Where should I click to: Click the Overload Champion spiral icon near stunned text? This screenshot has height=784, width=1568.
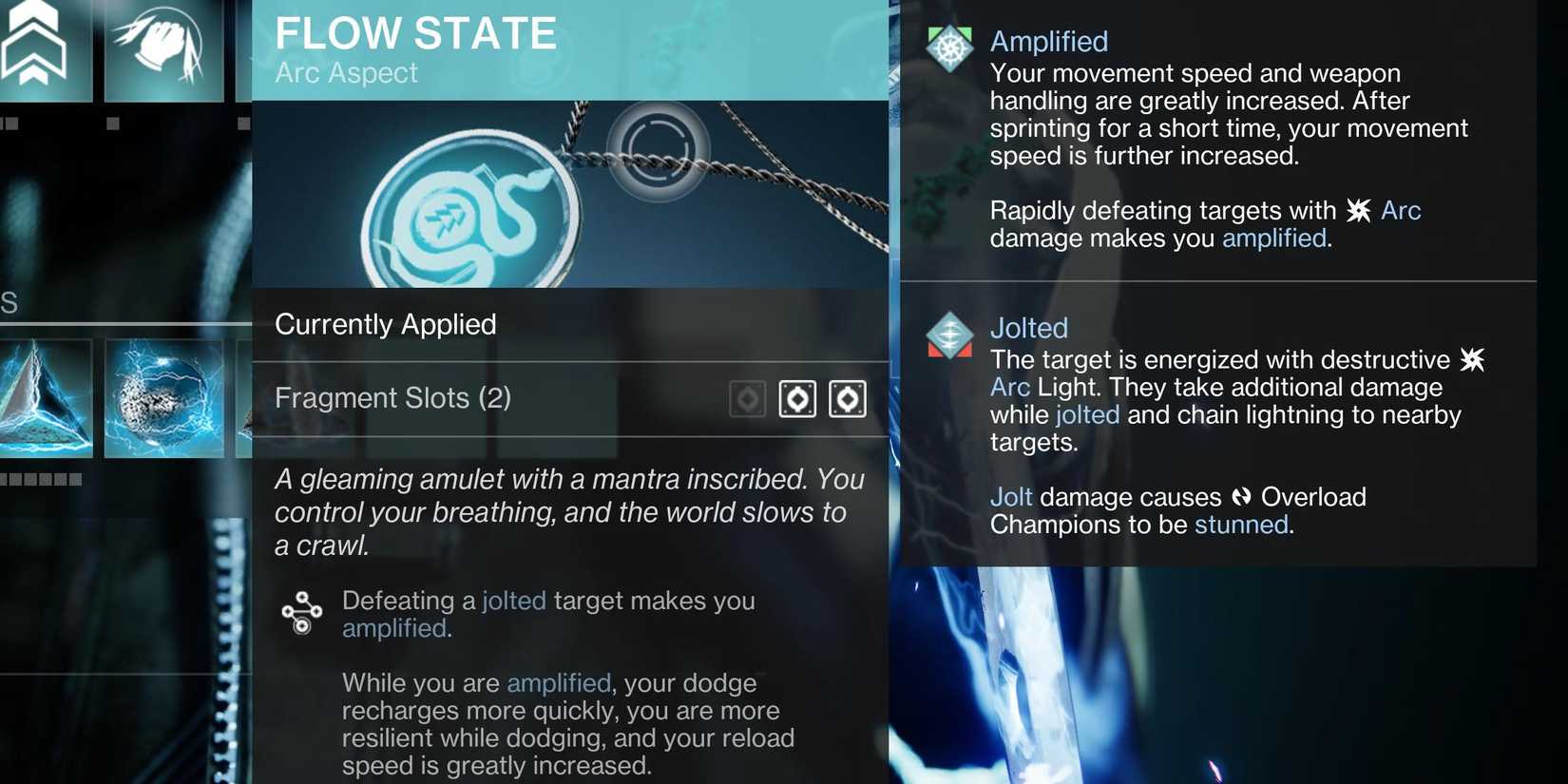click(x=1240, y=496)
